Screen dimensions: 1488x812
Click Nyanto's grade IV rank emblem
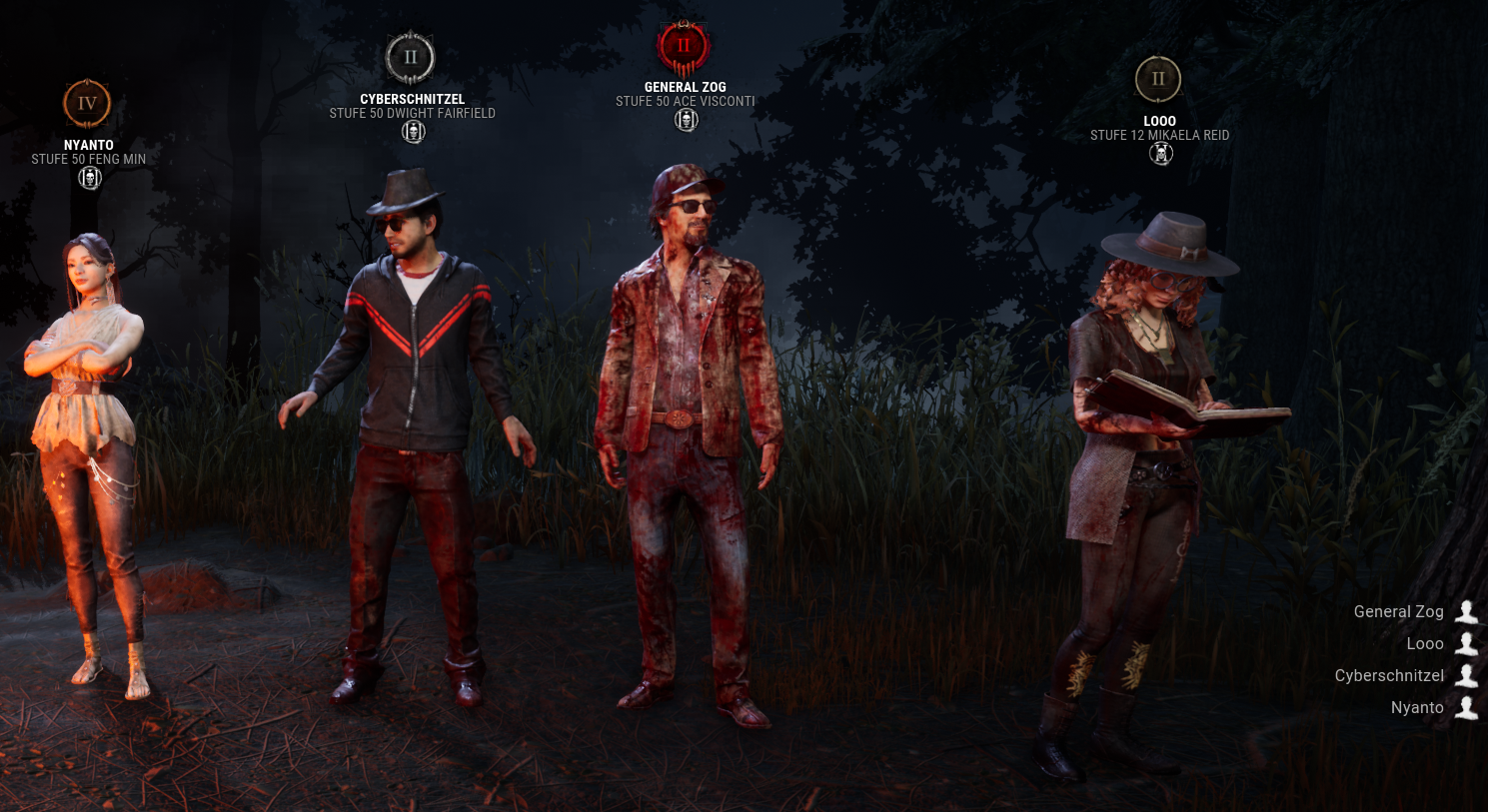(87, 103)
